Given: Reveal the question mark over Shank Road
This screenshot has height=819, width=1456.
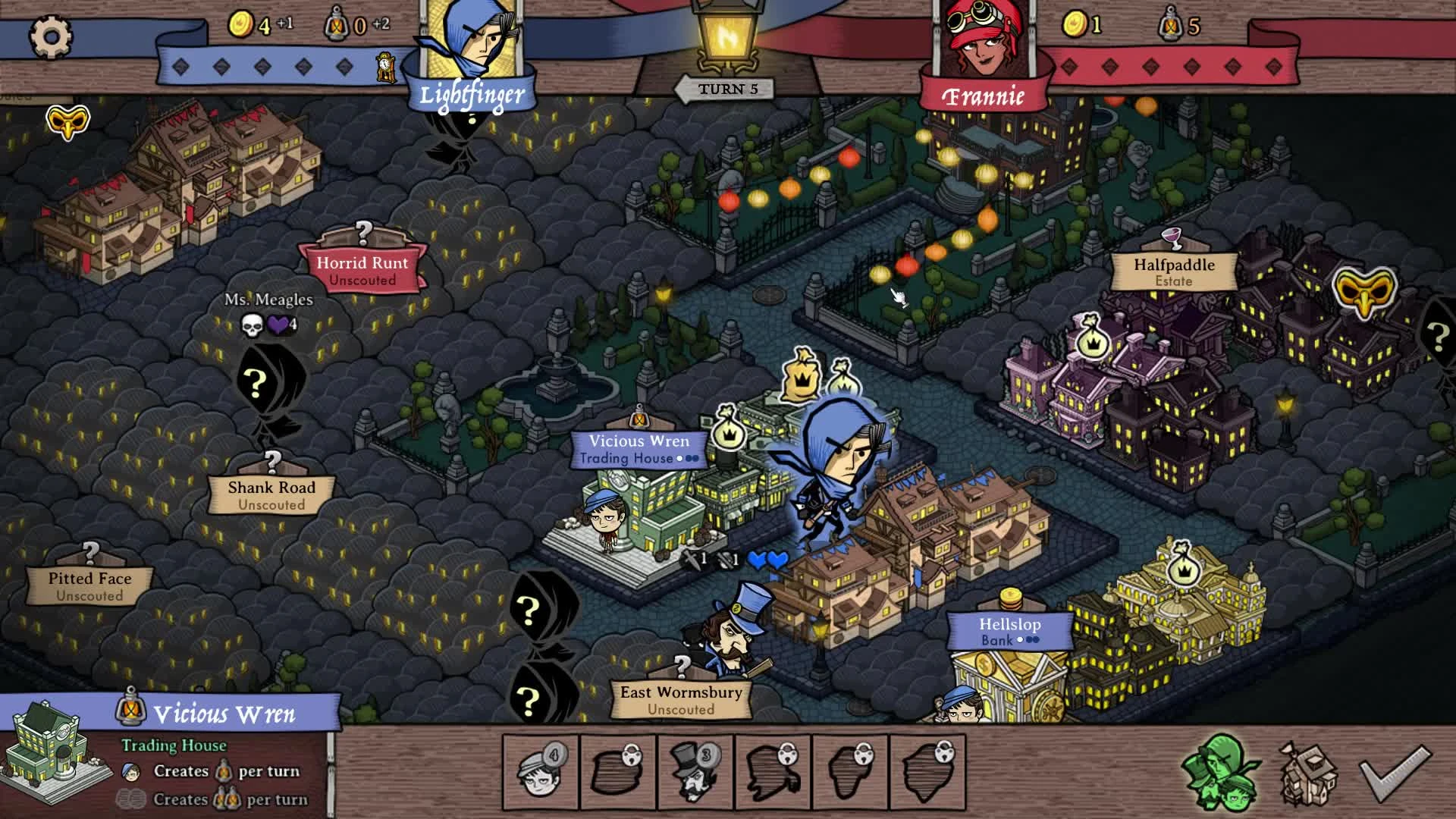Looking at the screenshot, I should 271,458.
